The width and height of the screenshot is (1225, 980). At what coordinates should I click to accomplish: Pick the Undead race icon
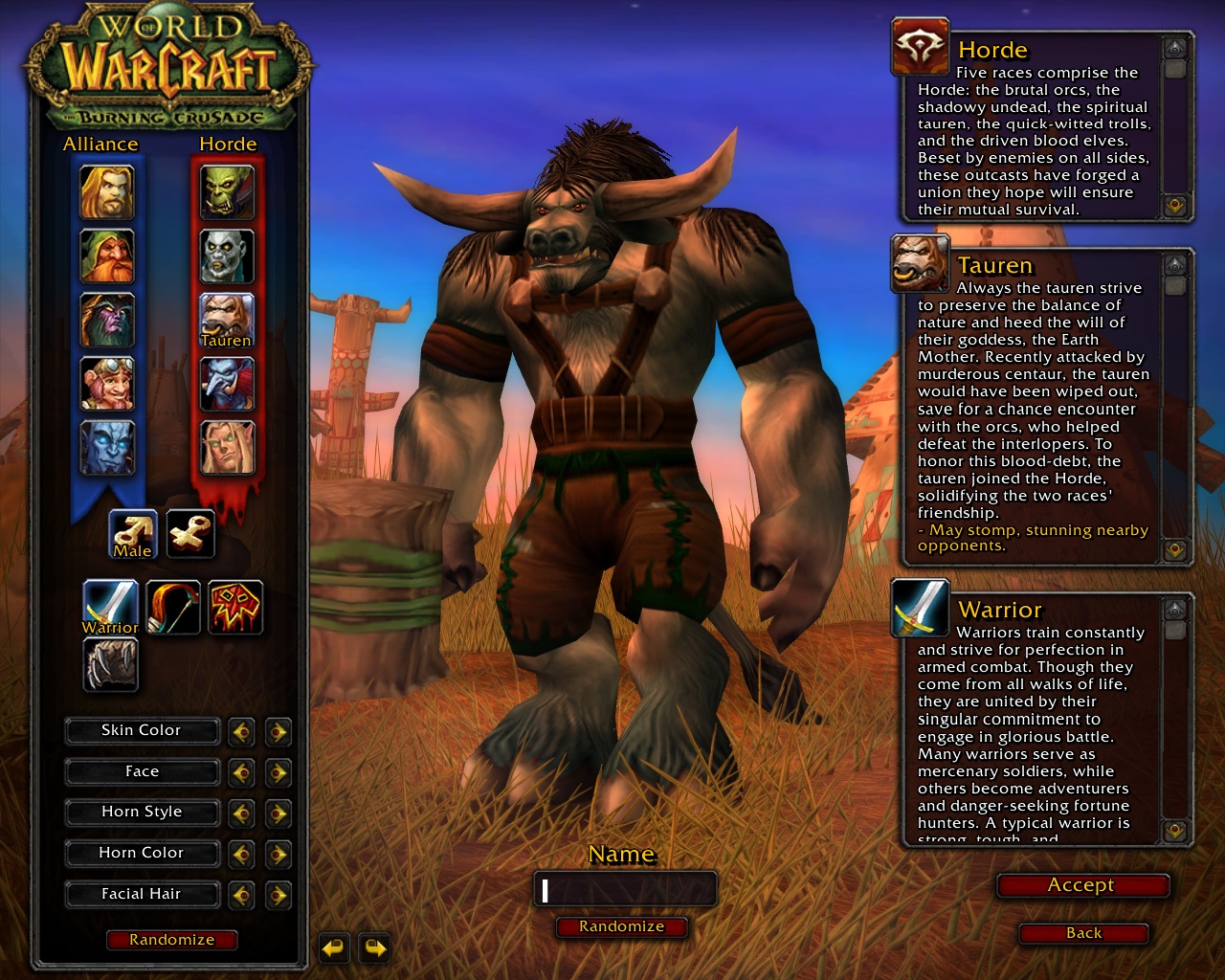point(227,256)
